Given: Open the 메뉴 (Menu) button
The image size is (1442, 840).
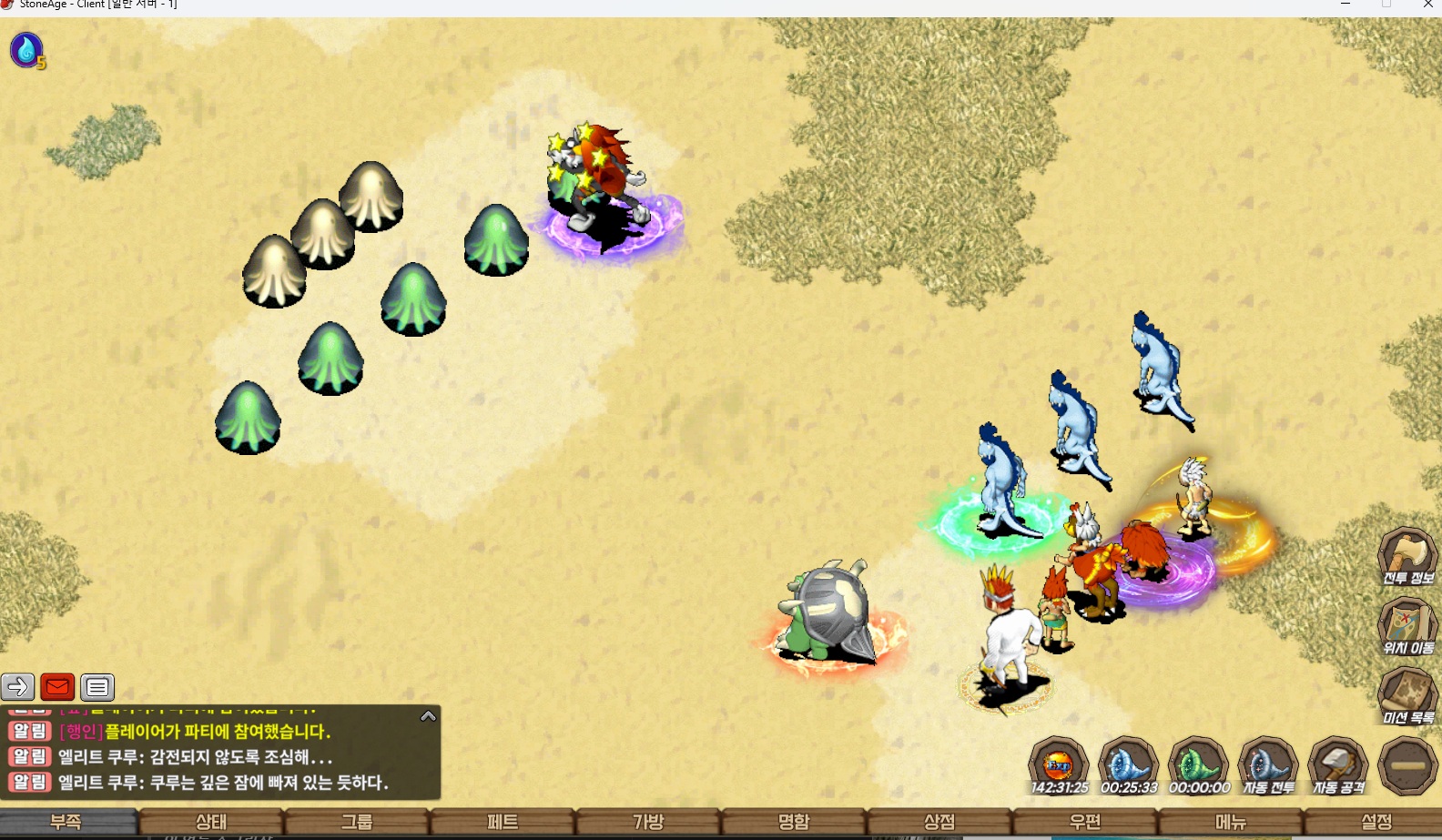Looking at the screenshot, I should 1231,822.
